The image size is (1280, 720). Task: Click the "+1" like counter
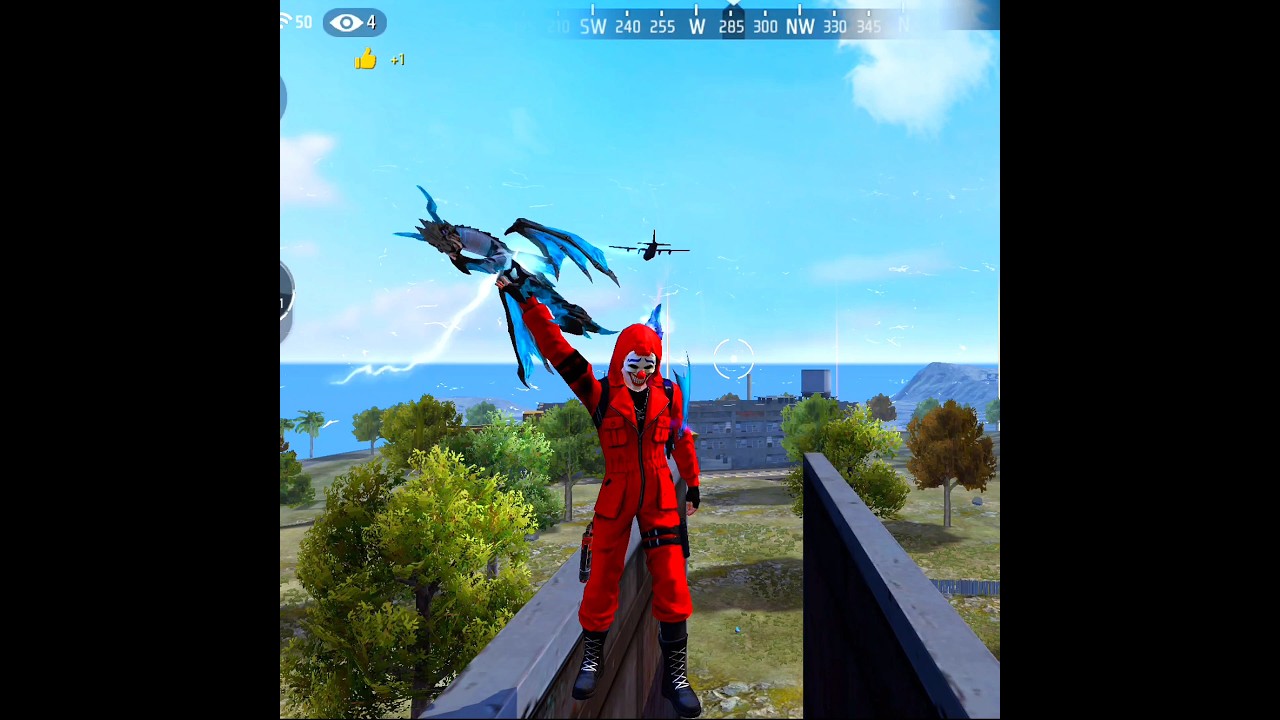tap(396, 60)
